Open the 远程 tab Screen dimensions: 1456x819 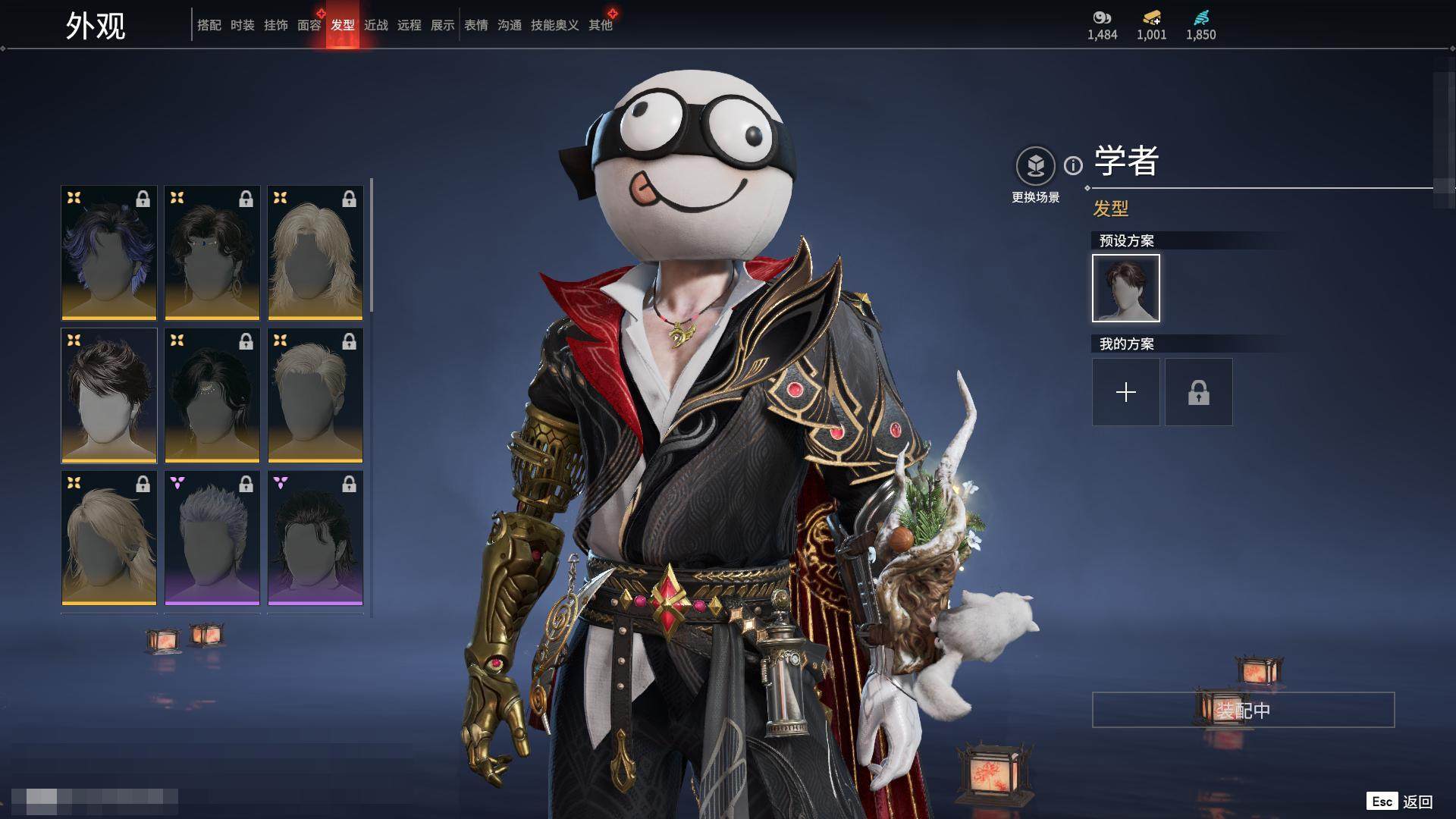409,25
